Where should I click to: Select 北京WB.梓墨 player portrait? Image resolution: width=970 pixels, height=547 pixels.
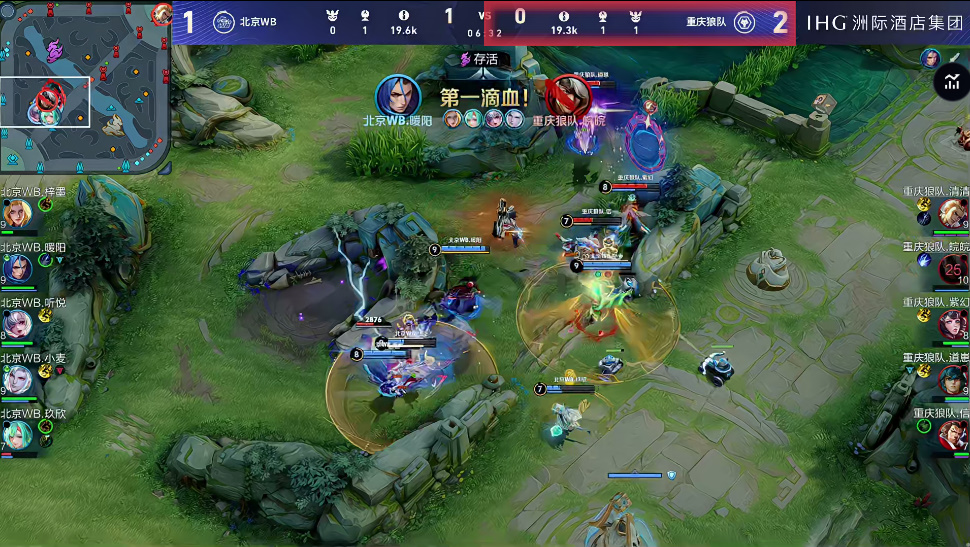pos(17,213)
